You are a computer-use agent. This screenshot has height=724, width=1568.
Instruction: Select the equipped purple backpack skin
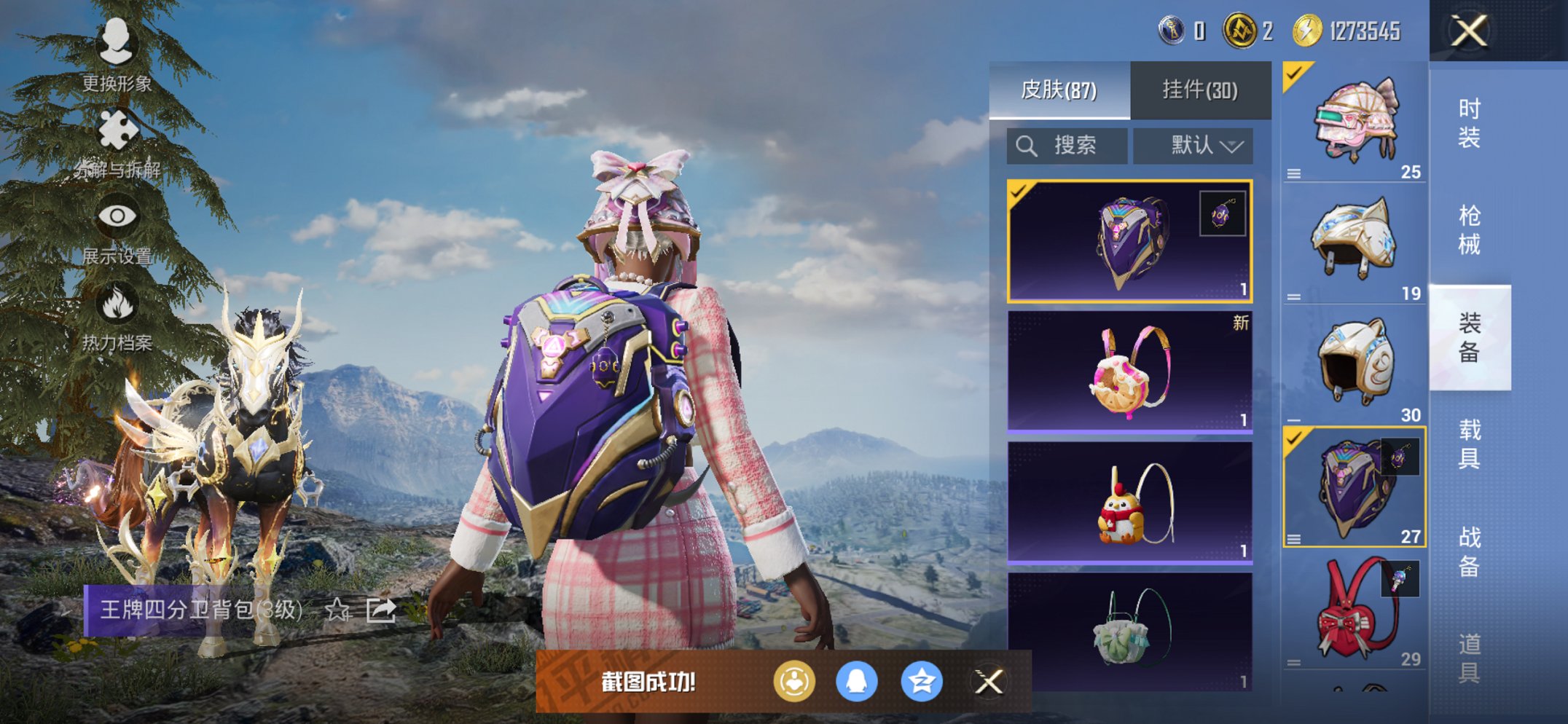[1128, 239]
